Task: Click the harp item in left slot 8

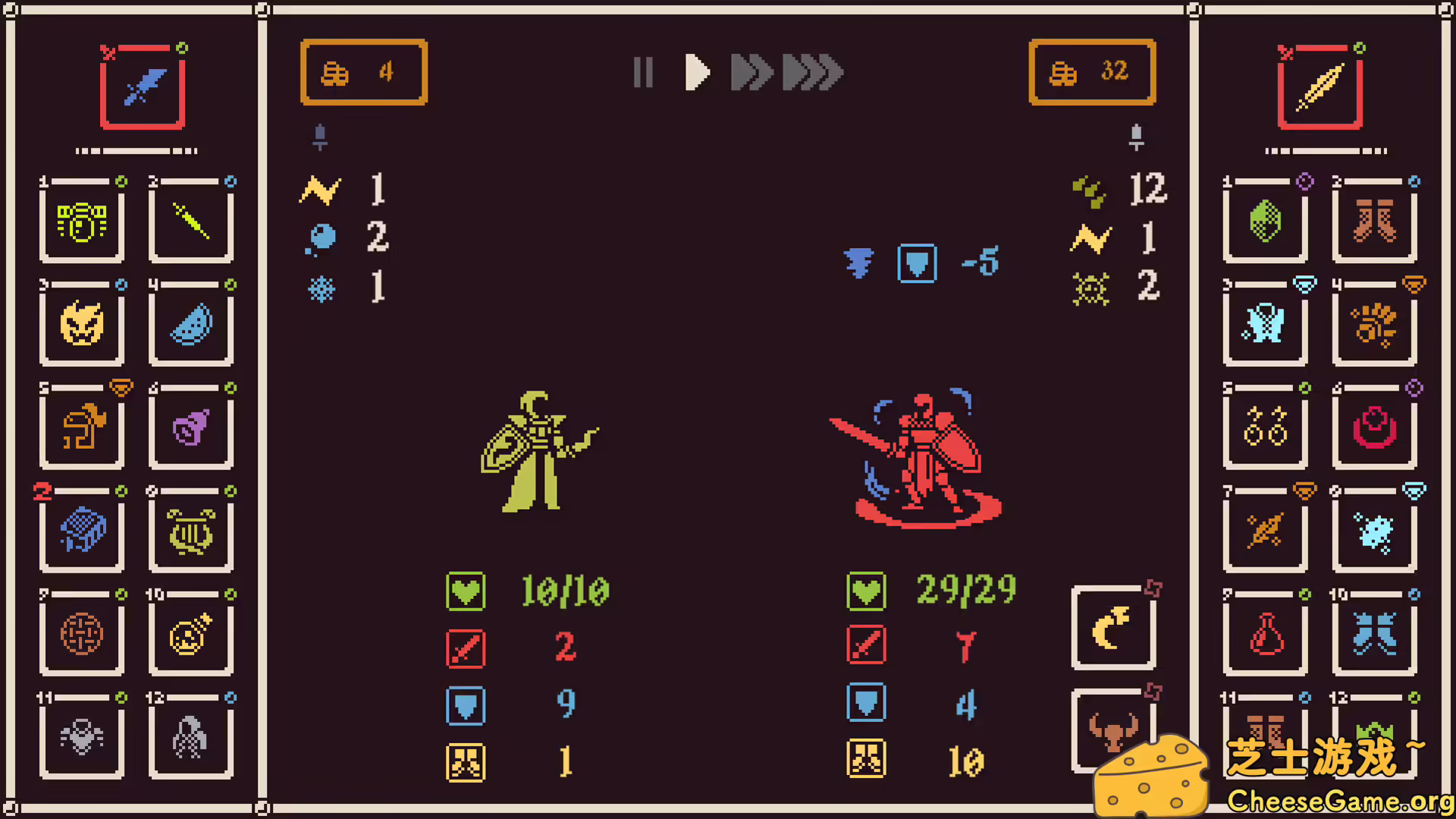Action: [191, 532]
